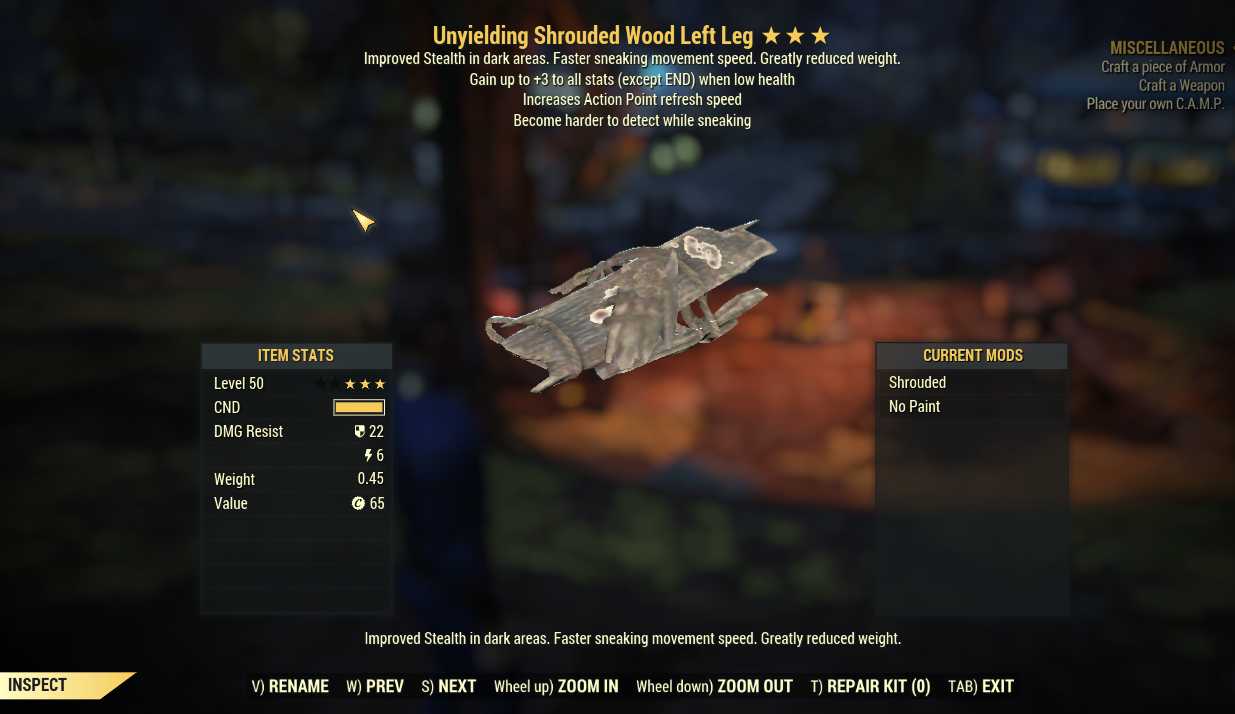Use the REPAIR KIT option
Viewport: 1235px width, 714px height.
[870, 686]
